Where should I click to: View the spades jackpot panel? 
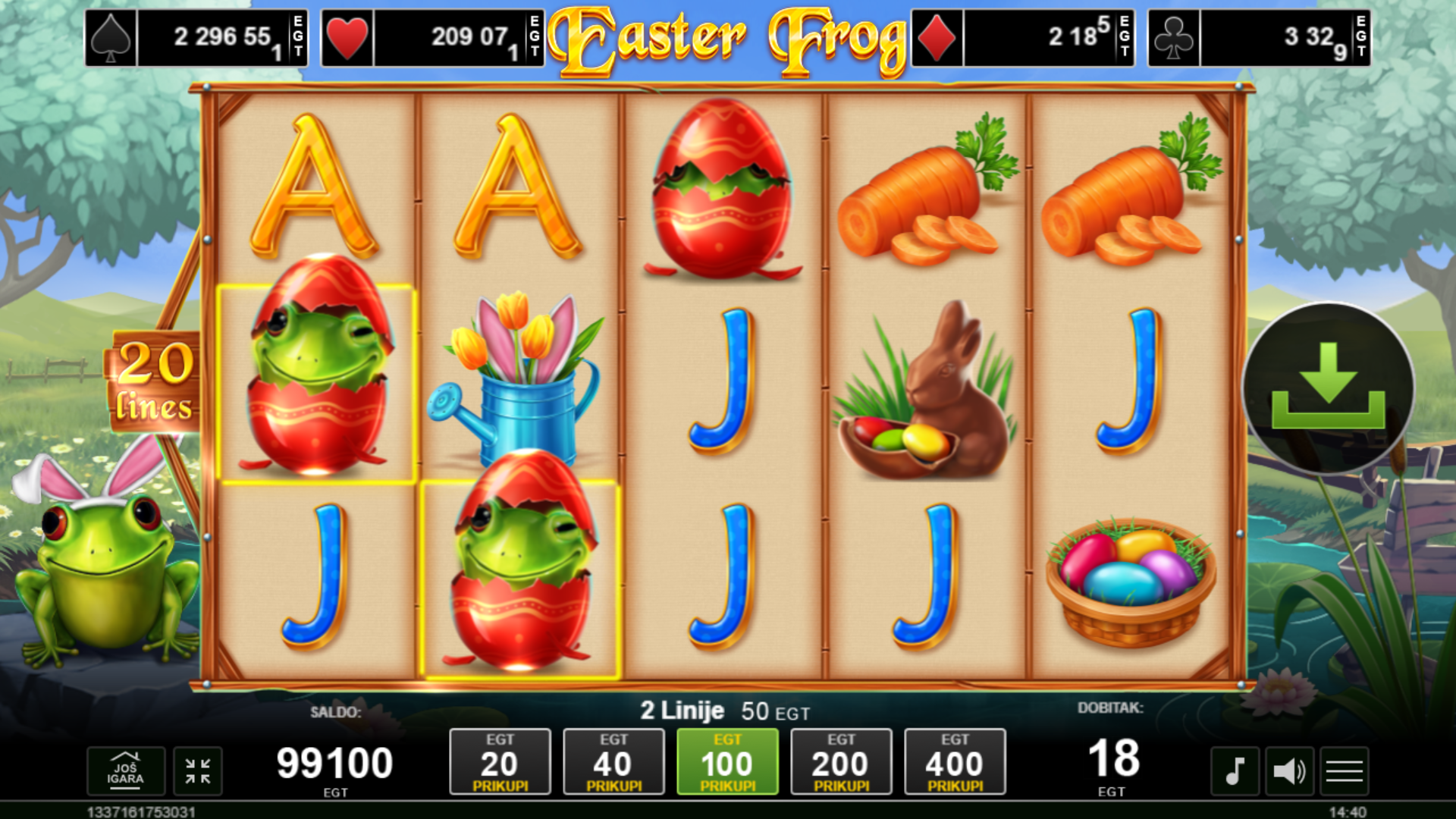(196, 38)
